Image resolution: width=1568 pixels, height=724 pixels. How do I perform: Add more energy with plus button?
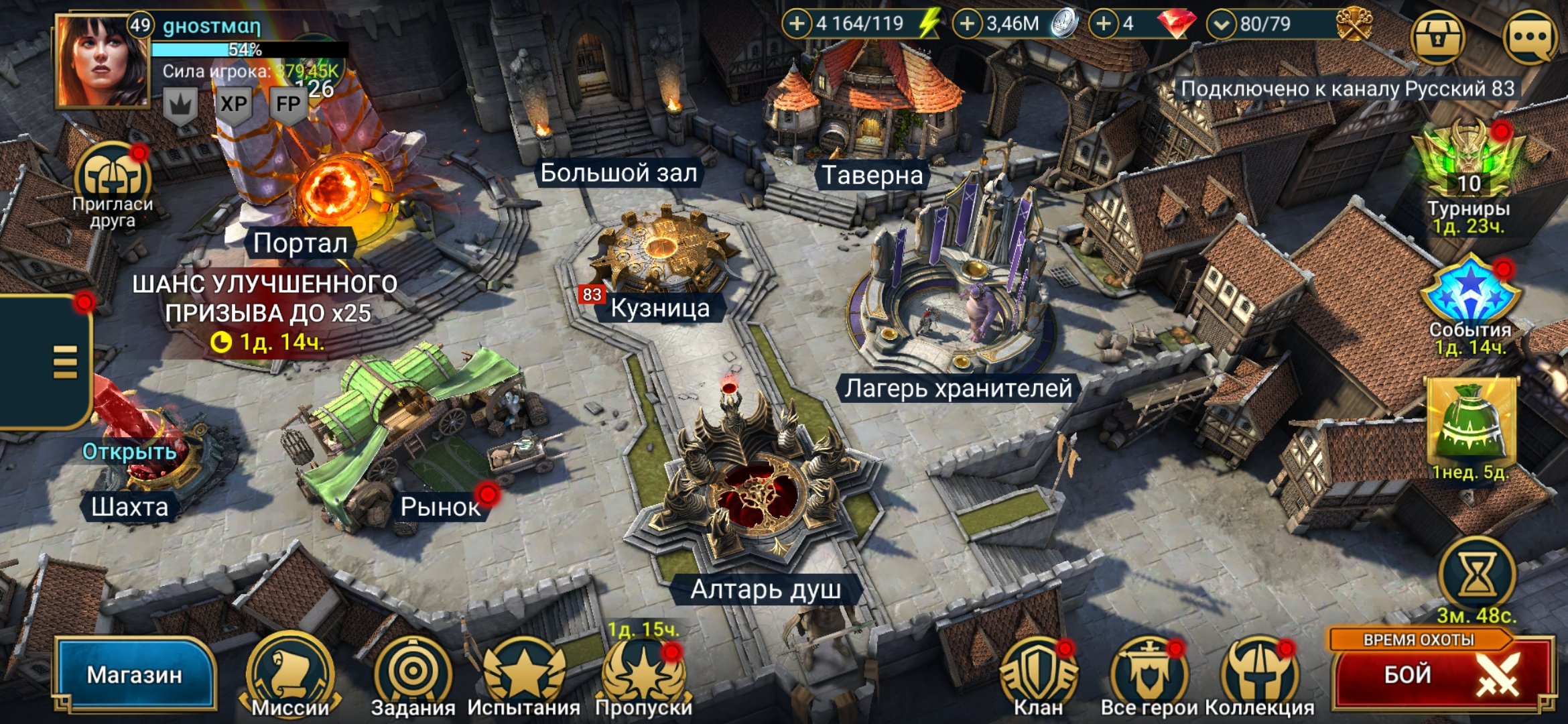click(x=797, y=24)
